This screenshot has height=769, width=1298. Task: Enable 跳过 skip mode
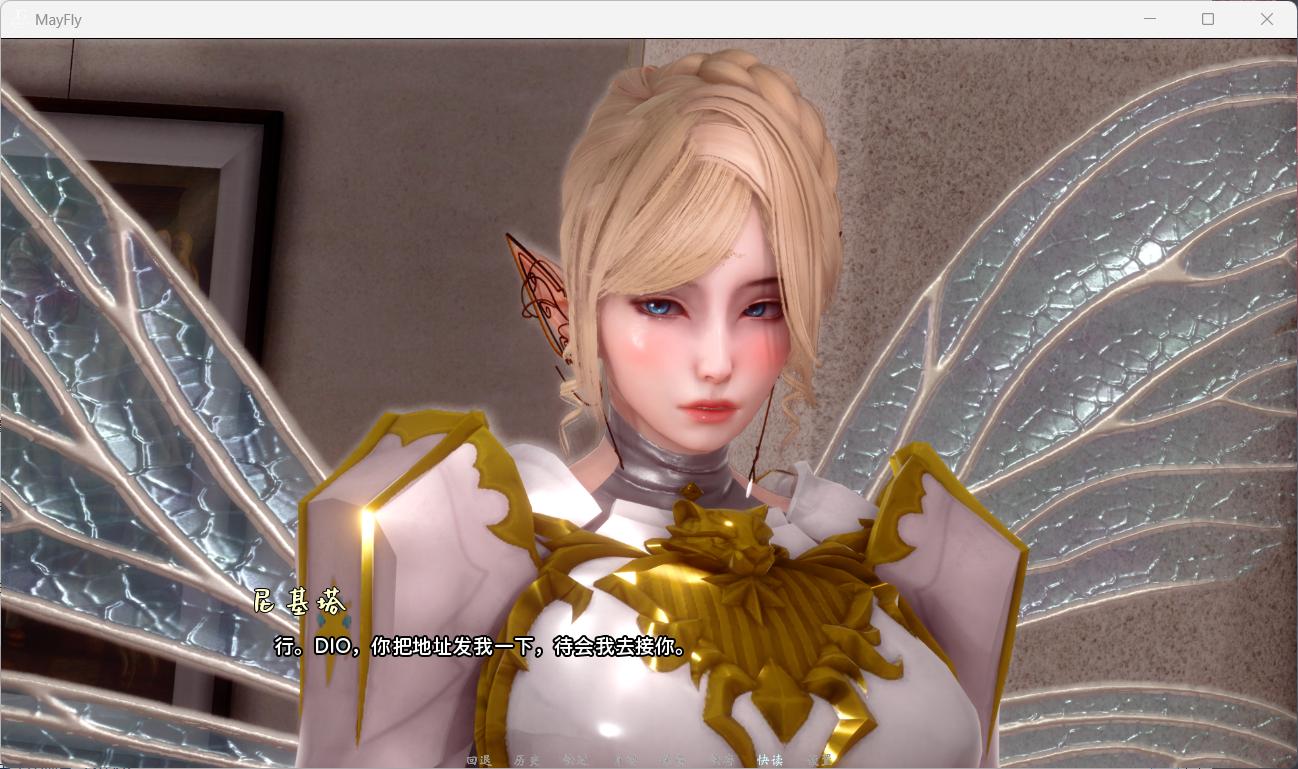577,760
